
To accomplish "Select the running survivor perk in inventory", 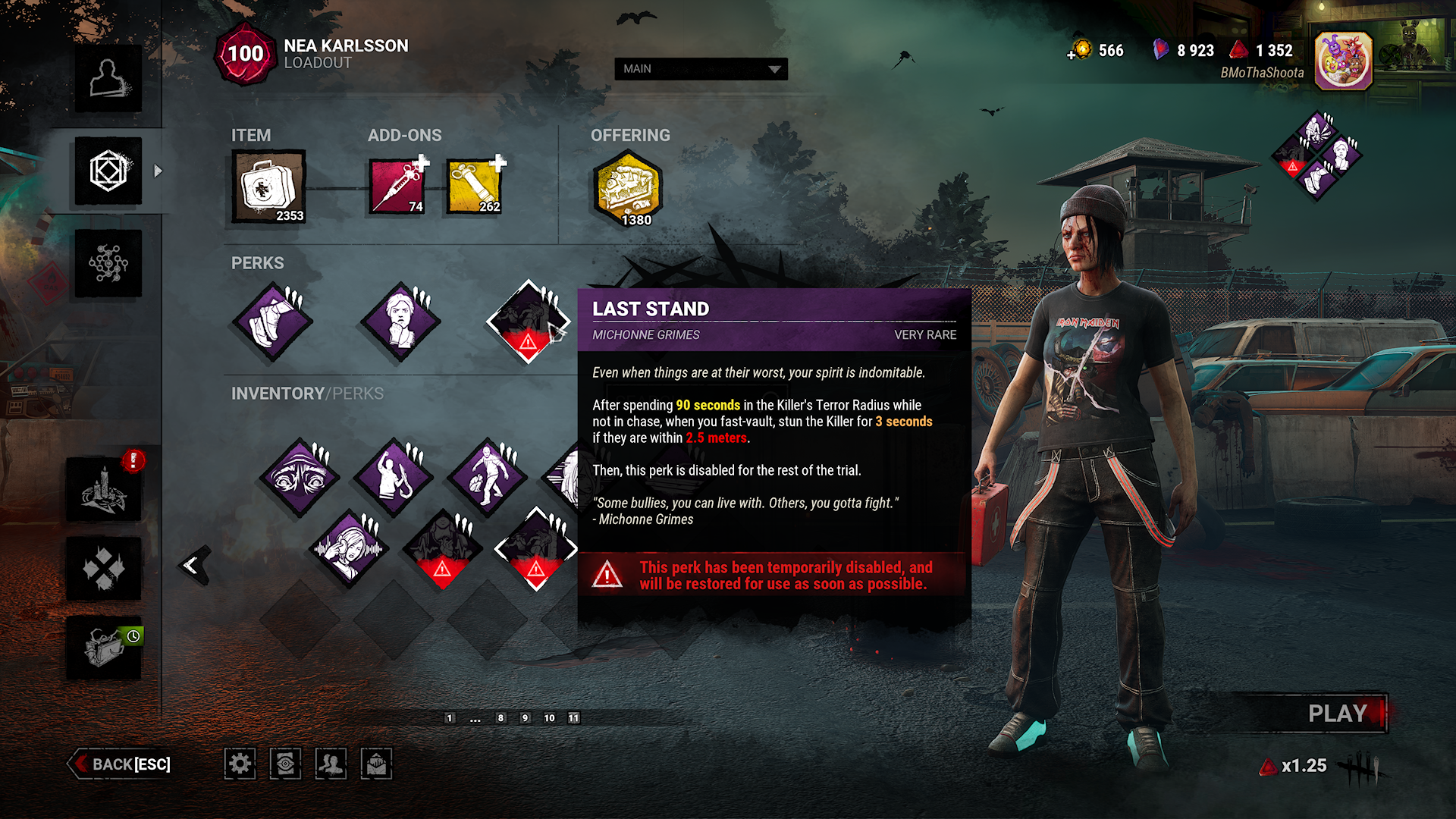I will [x=488, y=478].
